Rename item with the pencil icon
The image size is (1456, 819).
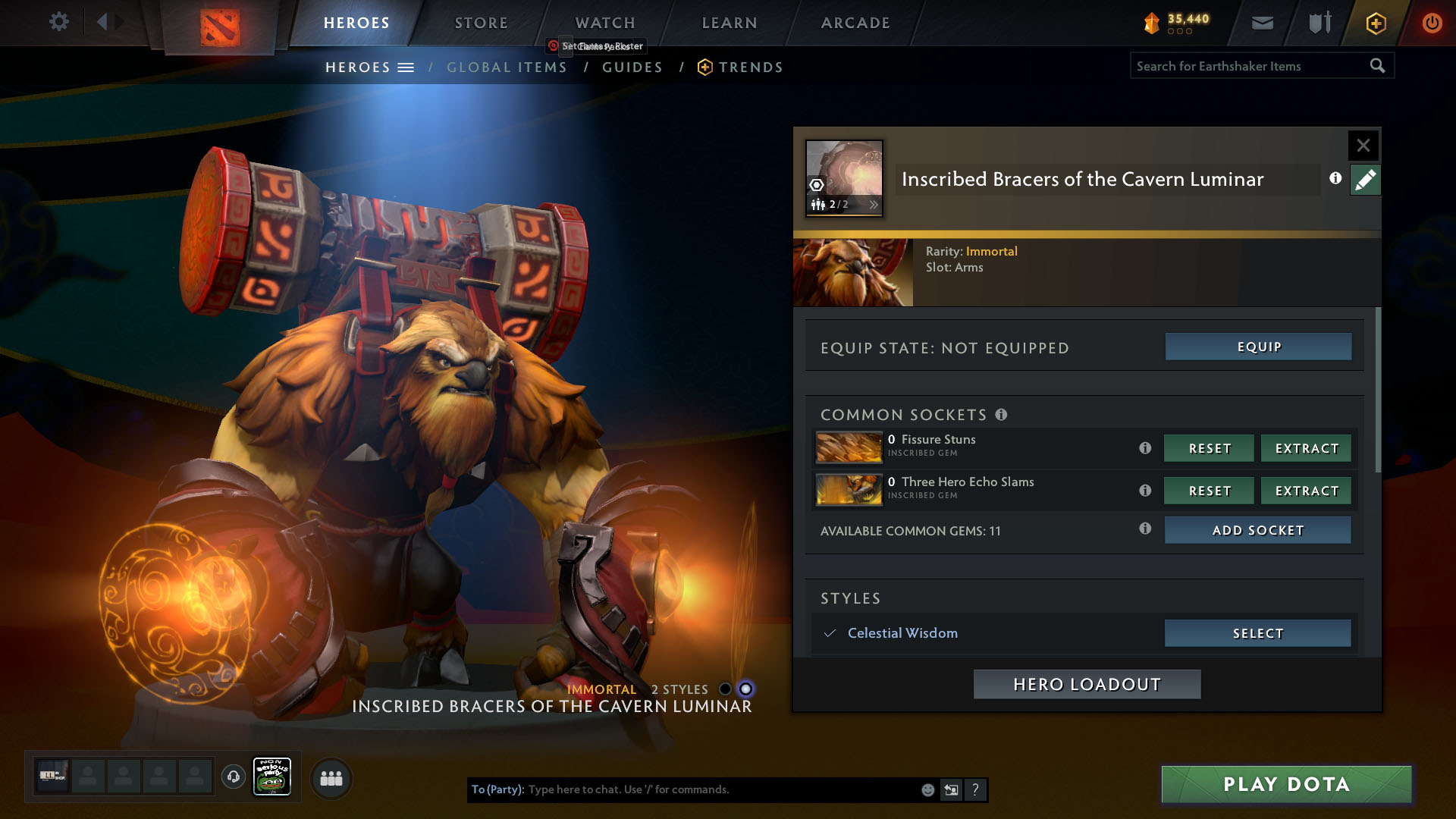(1365, 180)
